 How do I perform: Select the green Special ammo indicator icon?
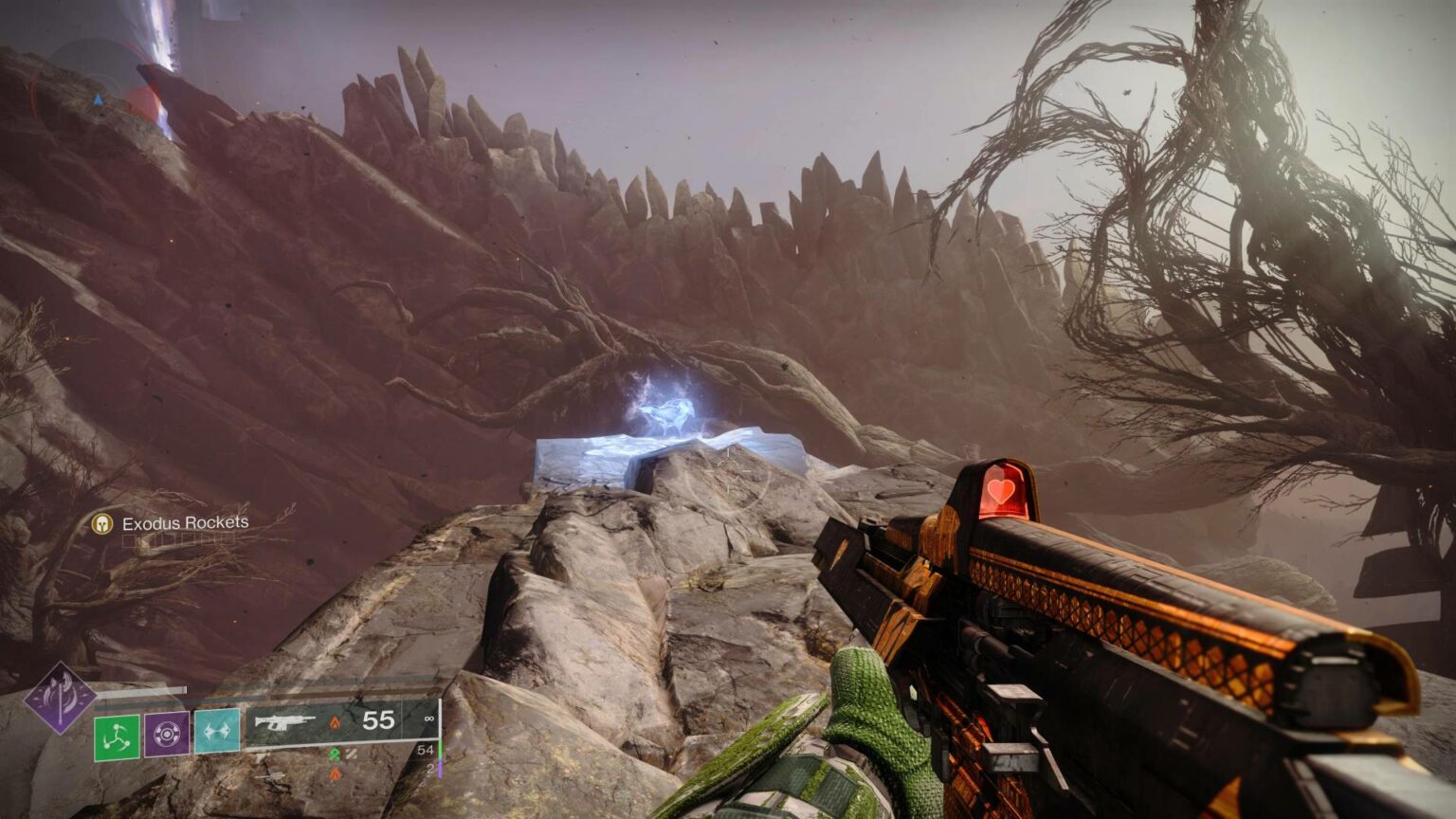336,754
